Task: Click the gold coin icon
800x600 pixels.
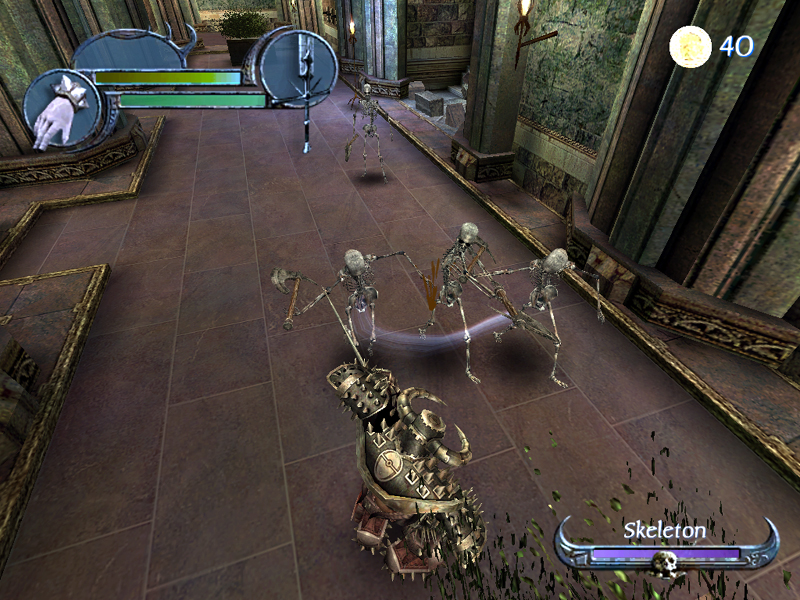Action: coord(690,47)
